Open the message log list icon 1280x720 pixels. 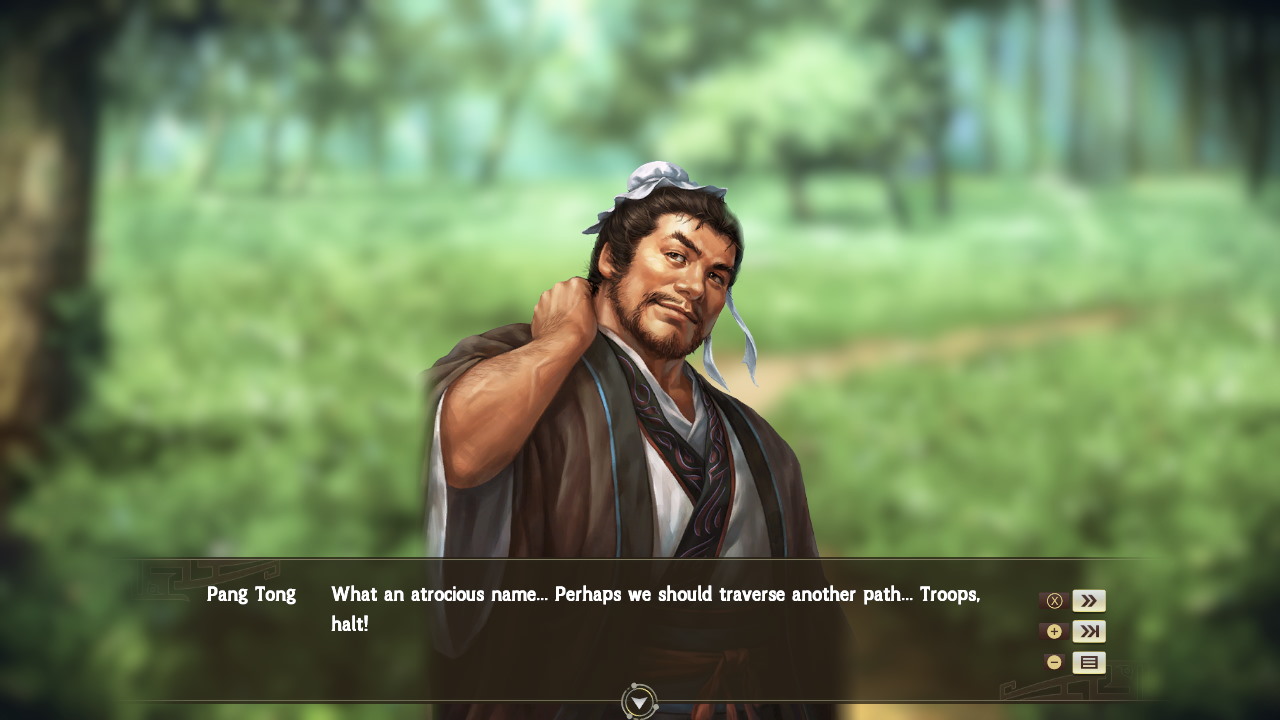click(x=1088, y=662)
